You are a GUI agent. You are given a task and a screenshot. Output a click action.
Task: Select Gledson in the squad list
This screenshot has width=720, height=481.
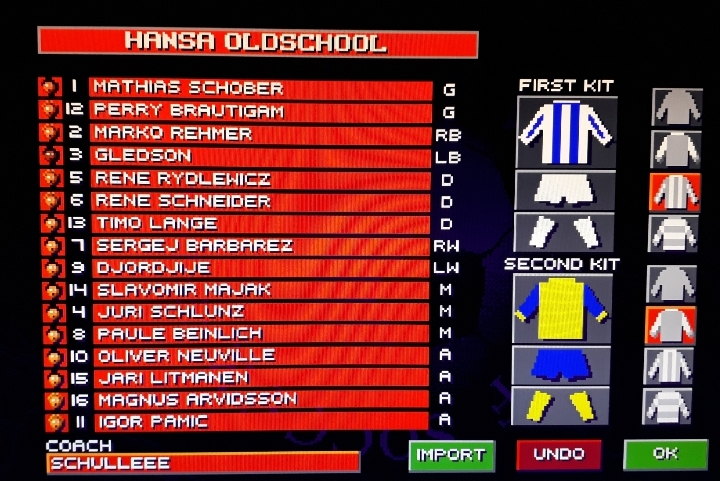click(x=260, y=156)
